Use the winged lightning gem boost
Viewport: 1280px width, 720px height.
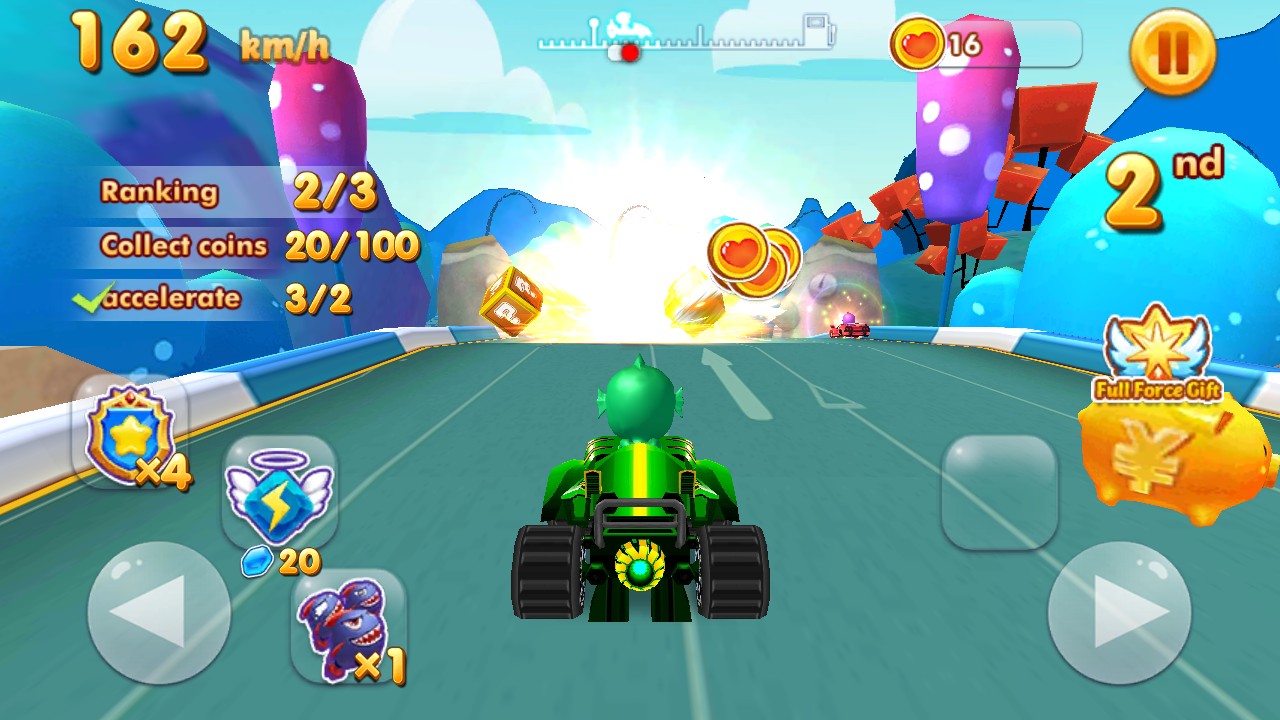(x=279, y=492)
